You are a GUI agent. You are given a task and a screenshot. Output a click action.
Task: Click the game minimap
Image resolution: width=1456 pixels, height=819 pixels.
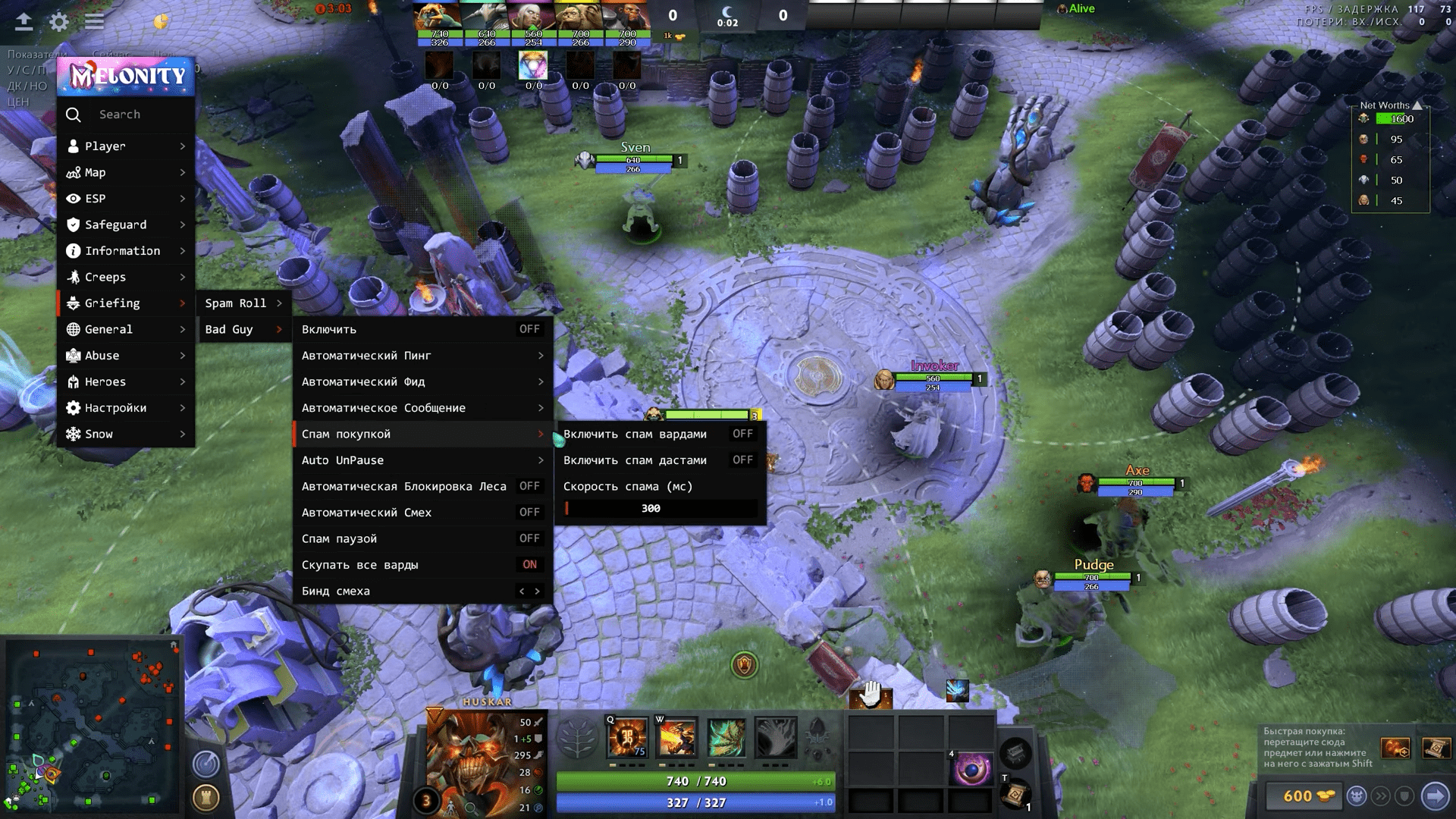[x=91, y=724]
